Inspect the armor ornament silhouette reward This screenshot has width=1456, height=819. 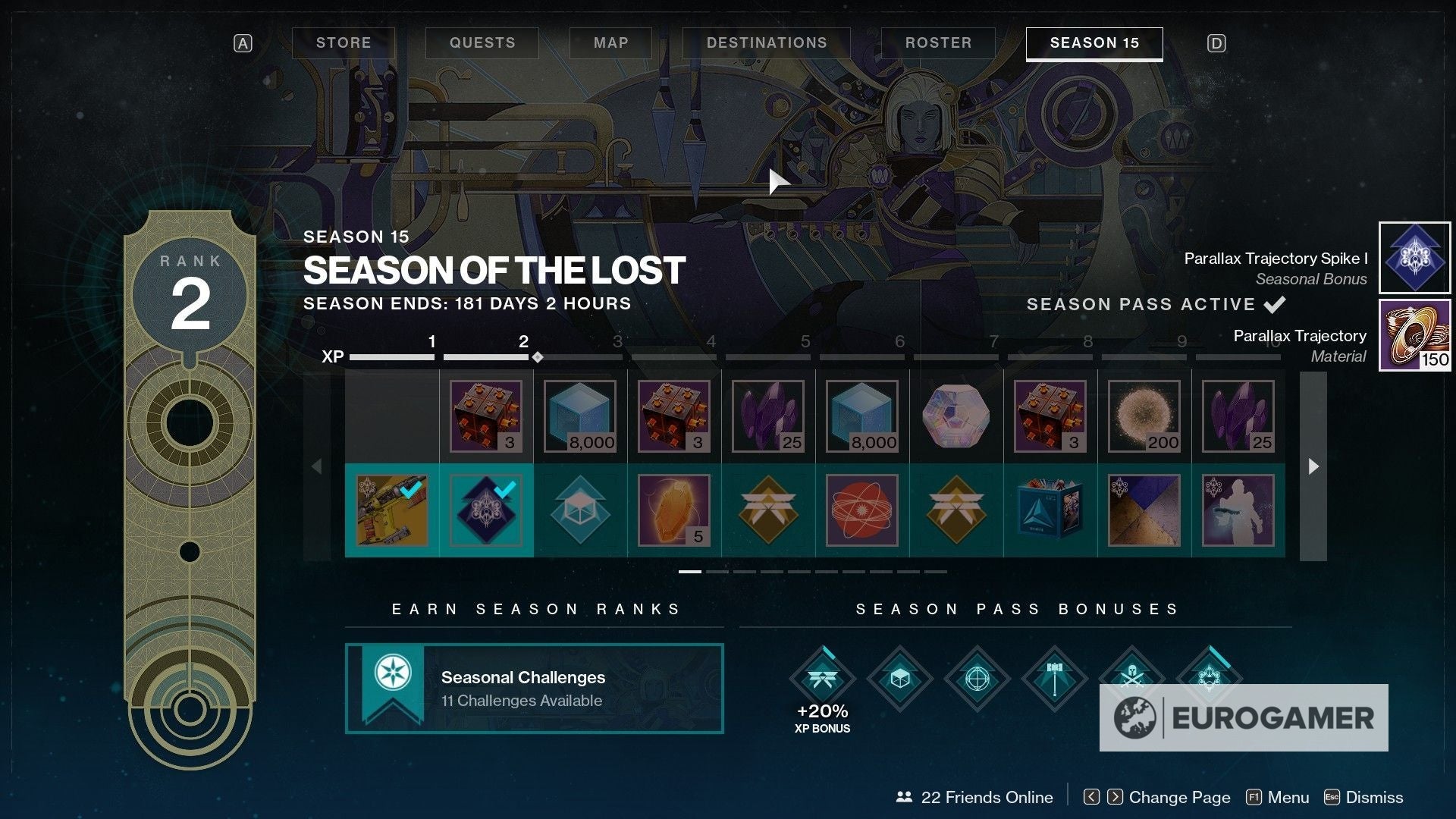1238,510
